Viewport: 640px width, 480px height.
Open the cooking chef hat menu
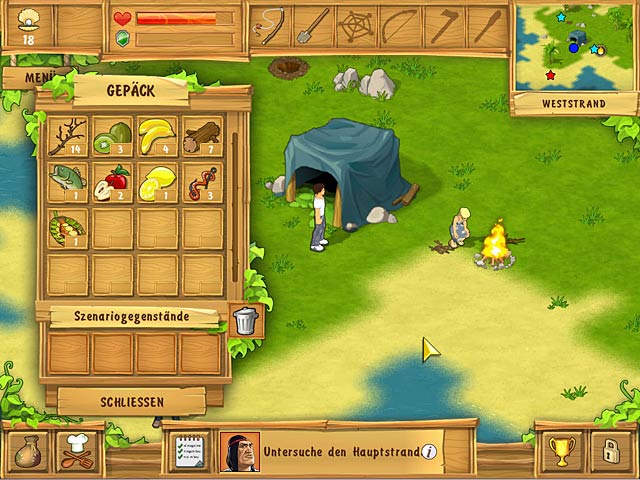tap(76, 450)
